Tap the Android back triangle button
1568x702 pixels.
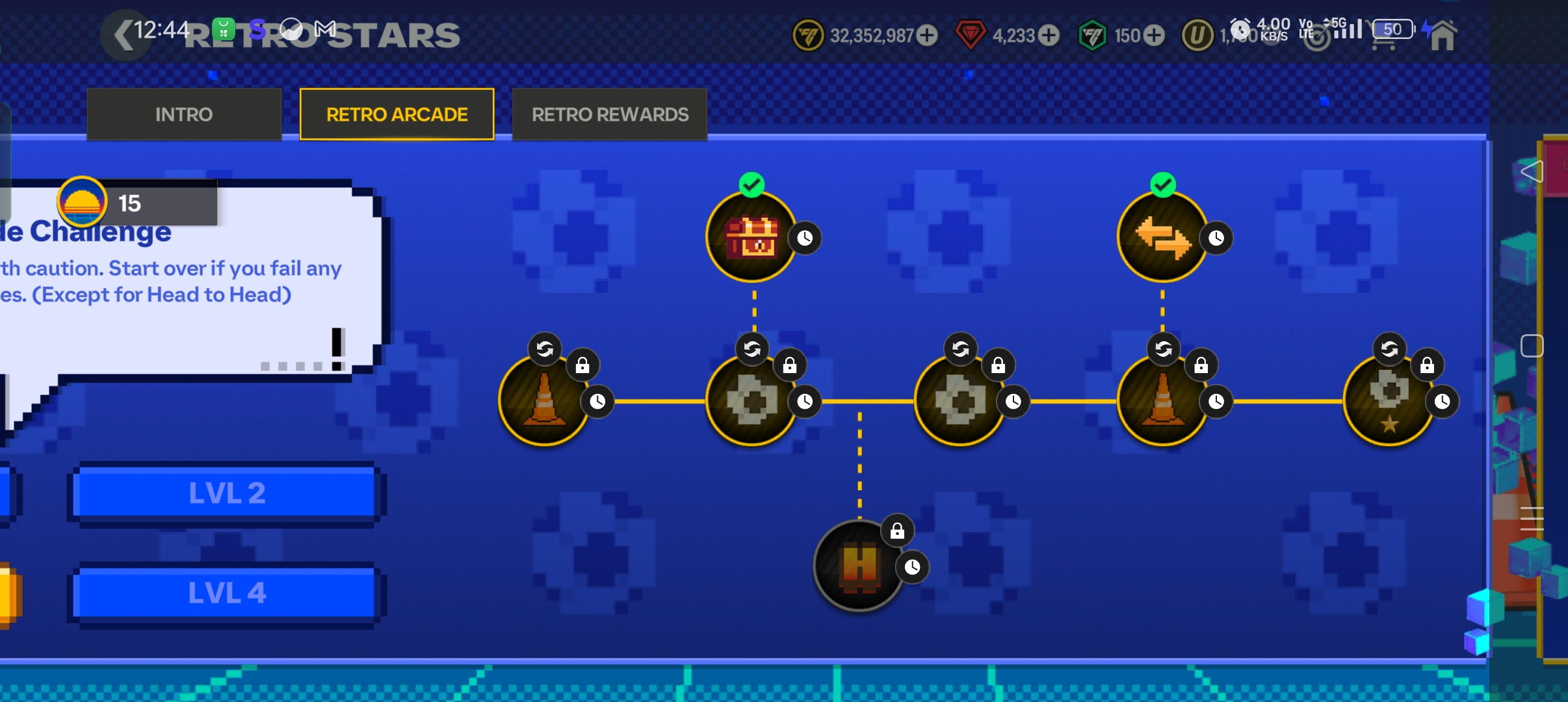(1532, 172)
